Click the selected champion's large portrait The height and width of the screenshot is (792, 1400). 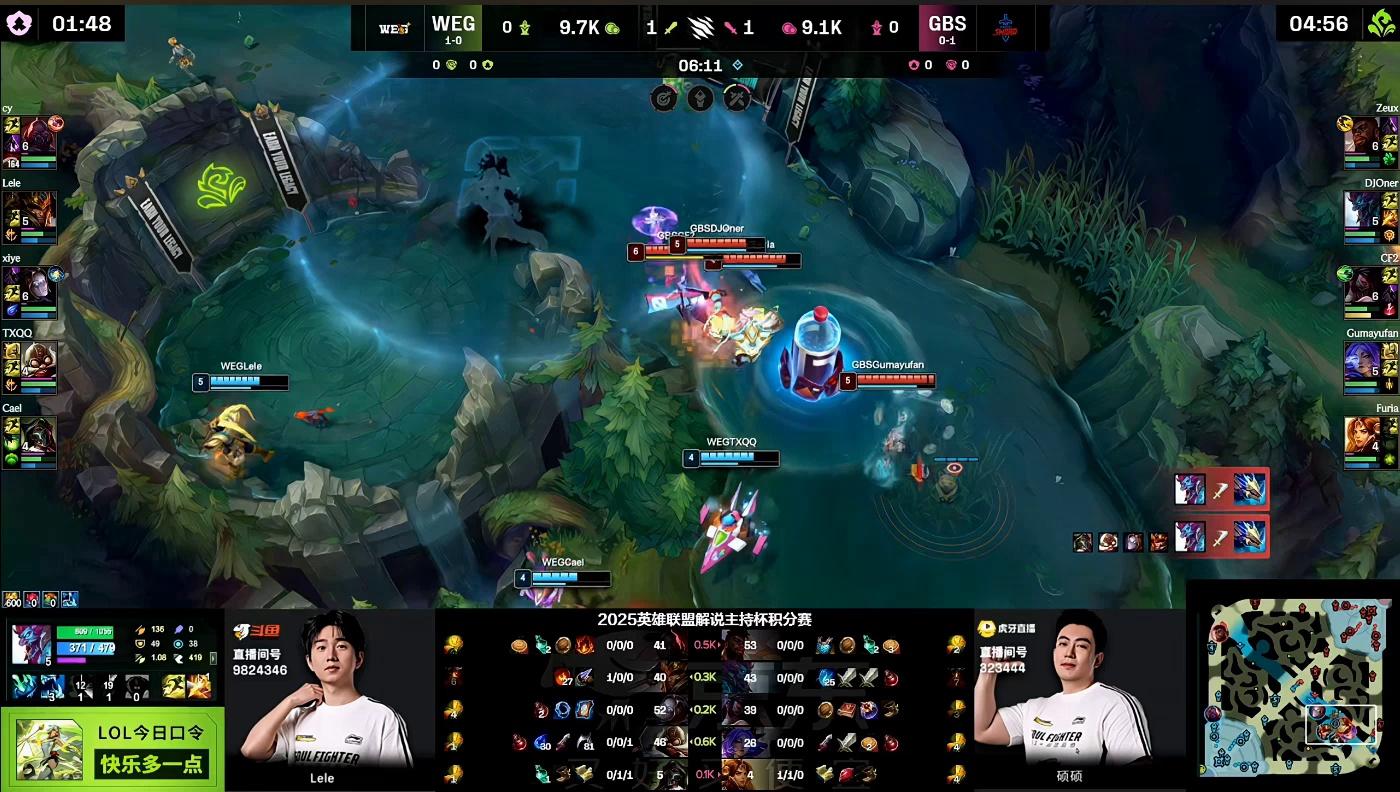click(30, 644)
